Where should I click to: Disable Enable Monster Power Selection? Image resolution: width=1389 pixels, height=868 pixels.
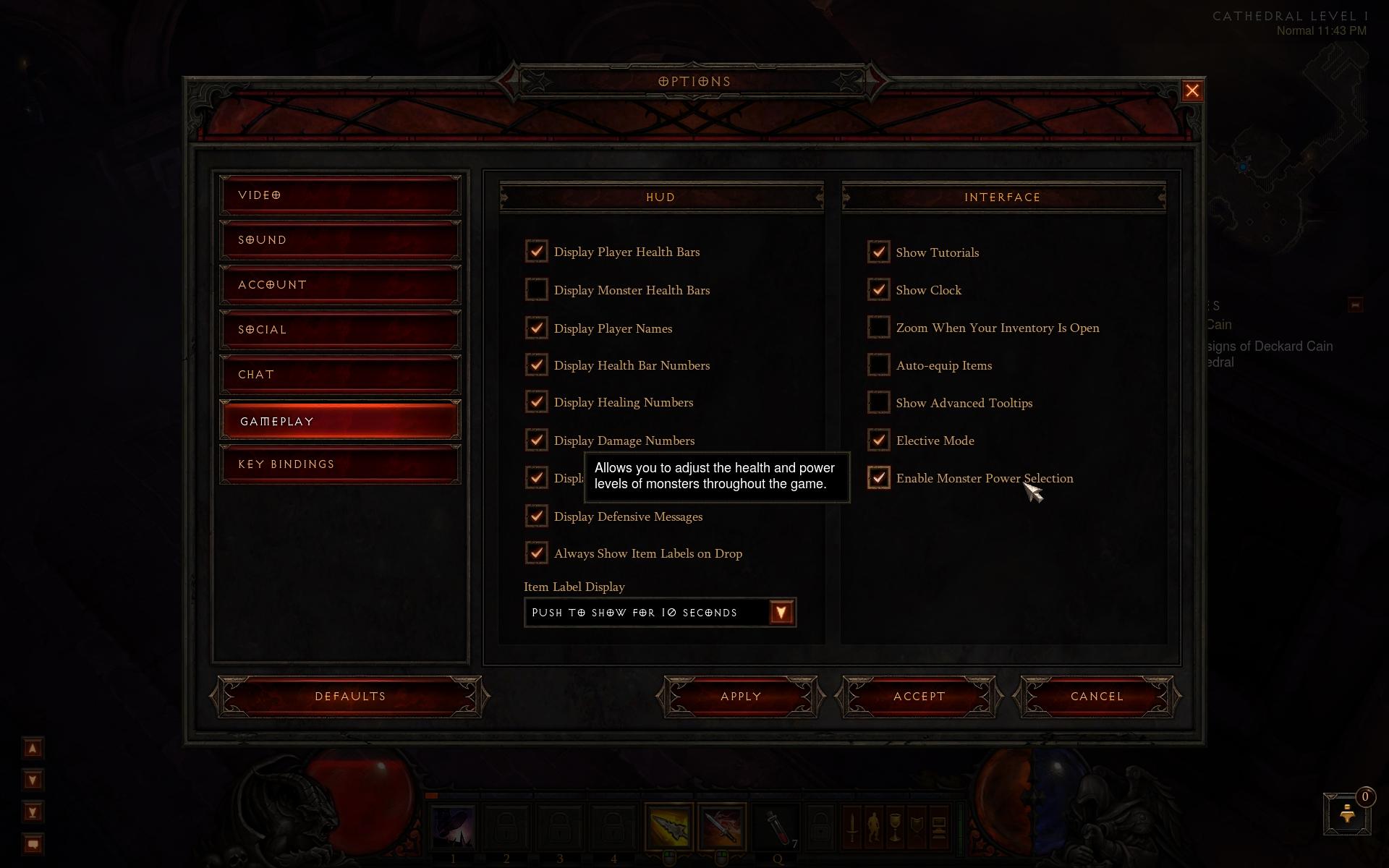click(x=878, y=477)
